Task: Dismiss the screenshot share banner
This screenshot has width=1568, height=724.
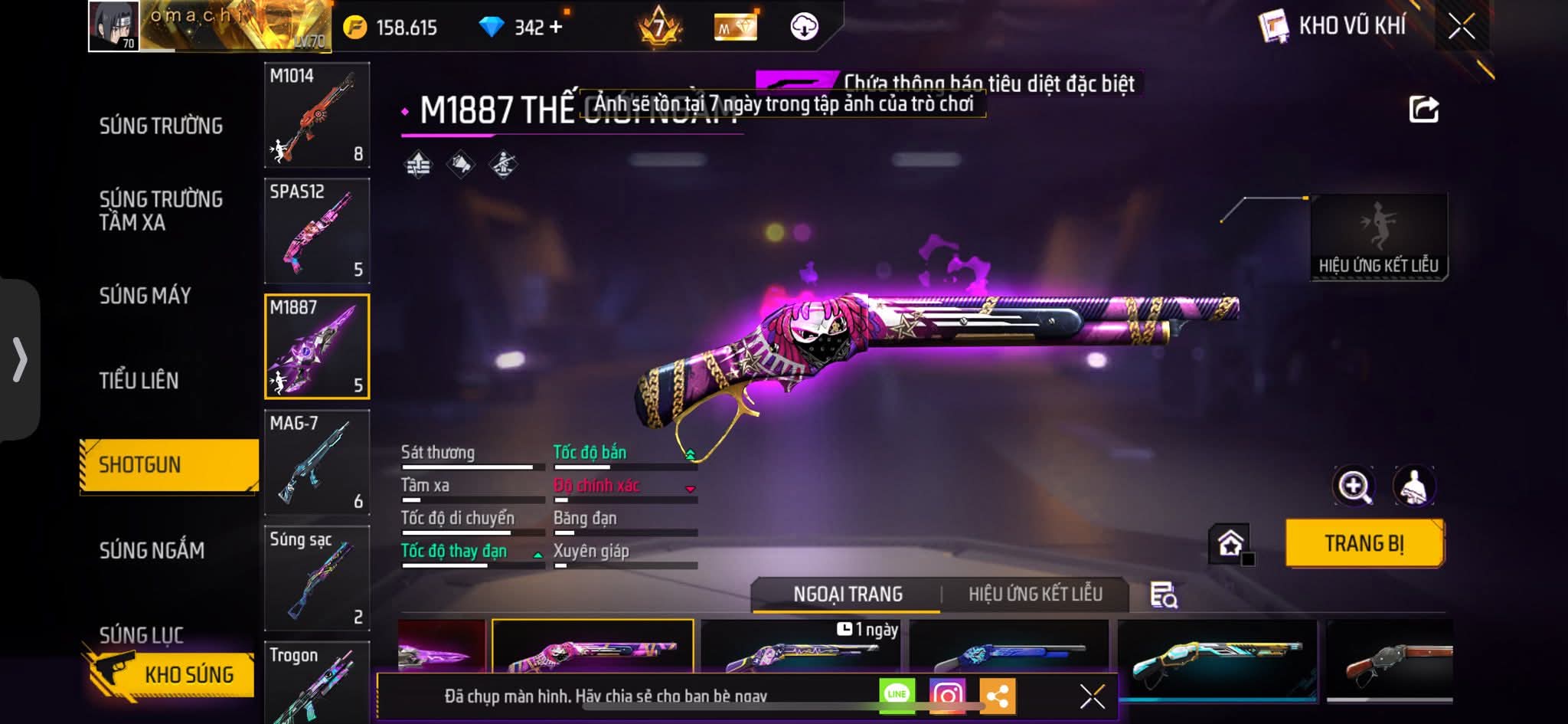Action: coord(1092,696)
